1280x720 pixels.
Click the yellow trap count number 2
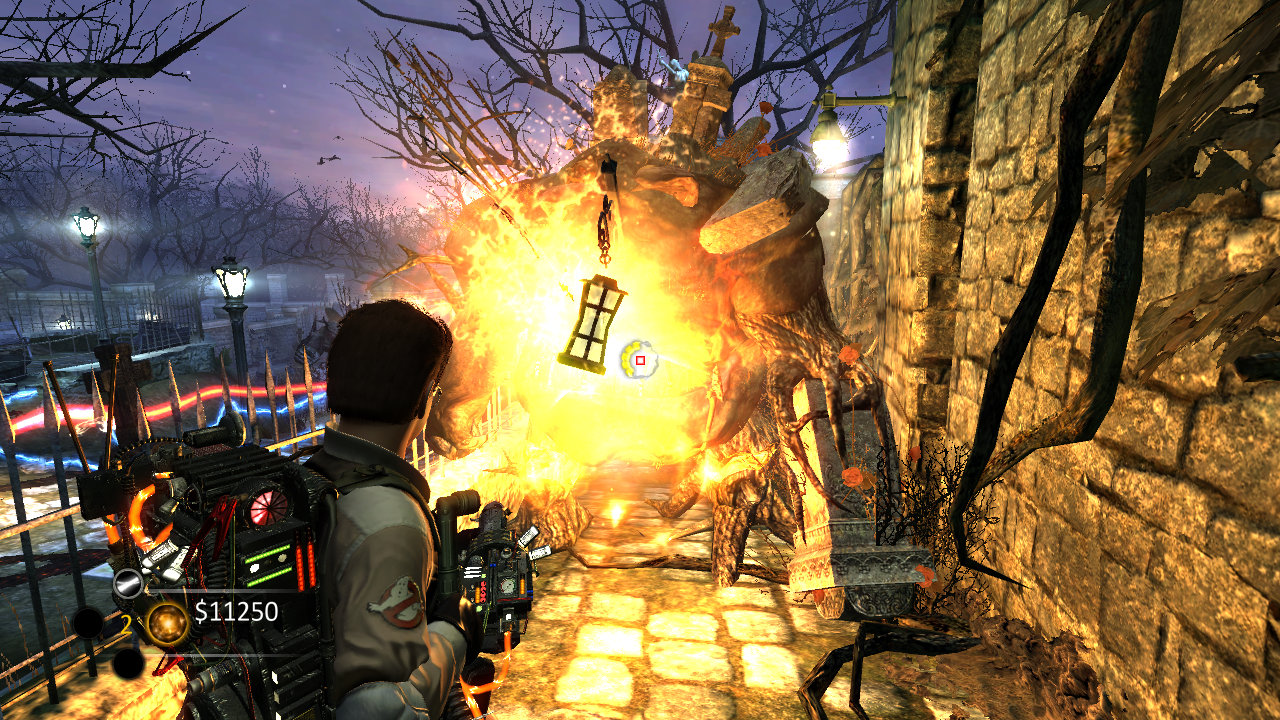(127, 624)
